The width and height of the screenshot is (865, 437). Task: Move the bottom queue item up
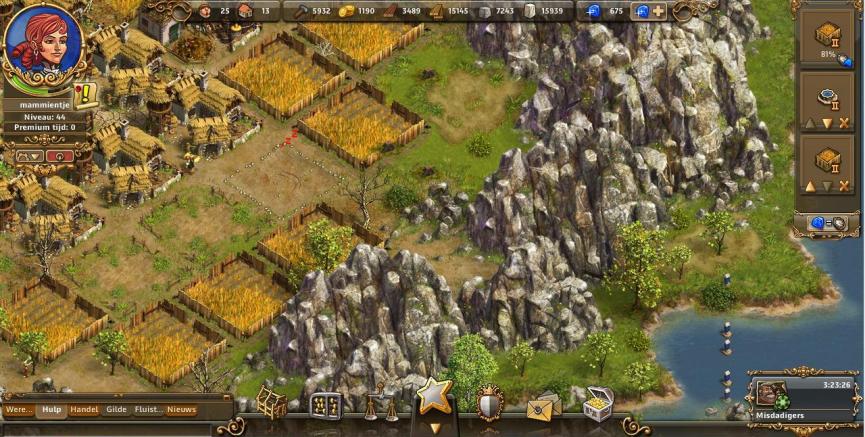[810, 186]
